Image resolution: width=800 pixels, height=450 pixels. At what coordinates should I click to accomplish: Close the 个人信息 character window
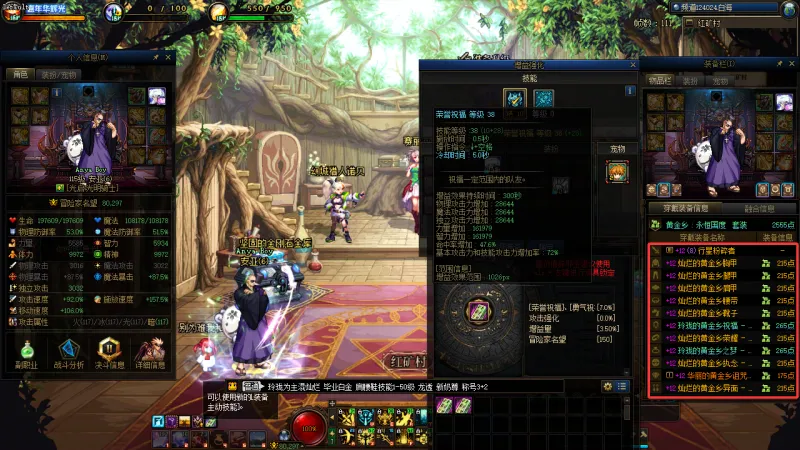(x=169, y=57)
